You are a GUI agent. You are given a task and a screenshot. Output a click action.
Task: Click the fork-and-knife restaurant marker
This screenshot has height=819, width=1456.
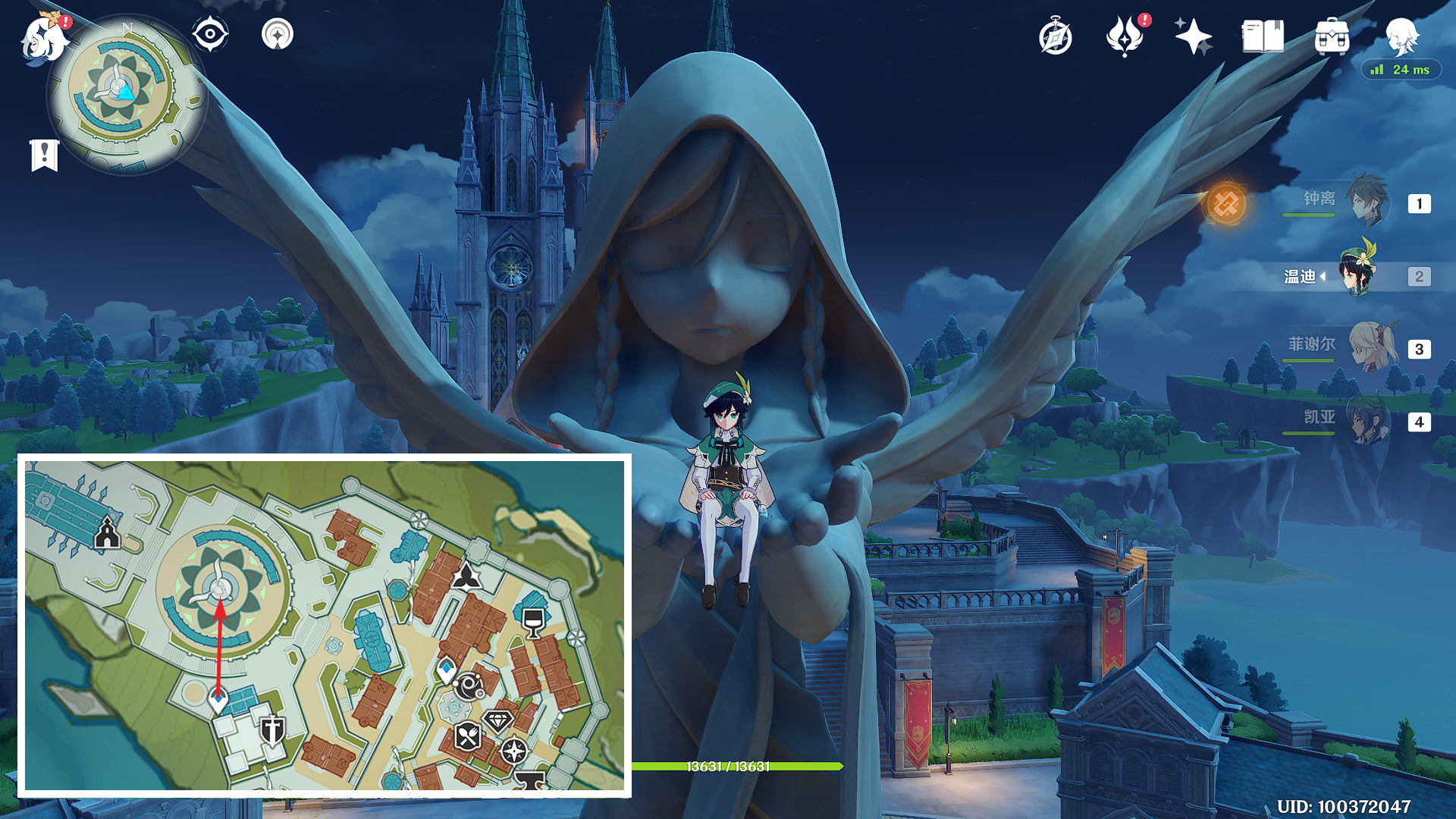(x=467, y=736)
